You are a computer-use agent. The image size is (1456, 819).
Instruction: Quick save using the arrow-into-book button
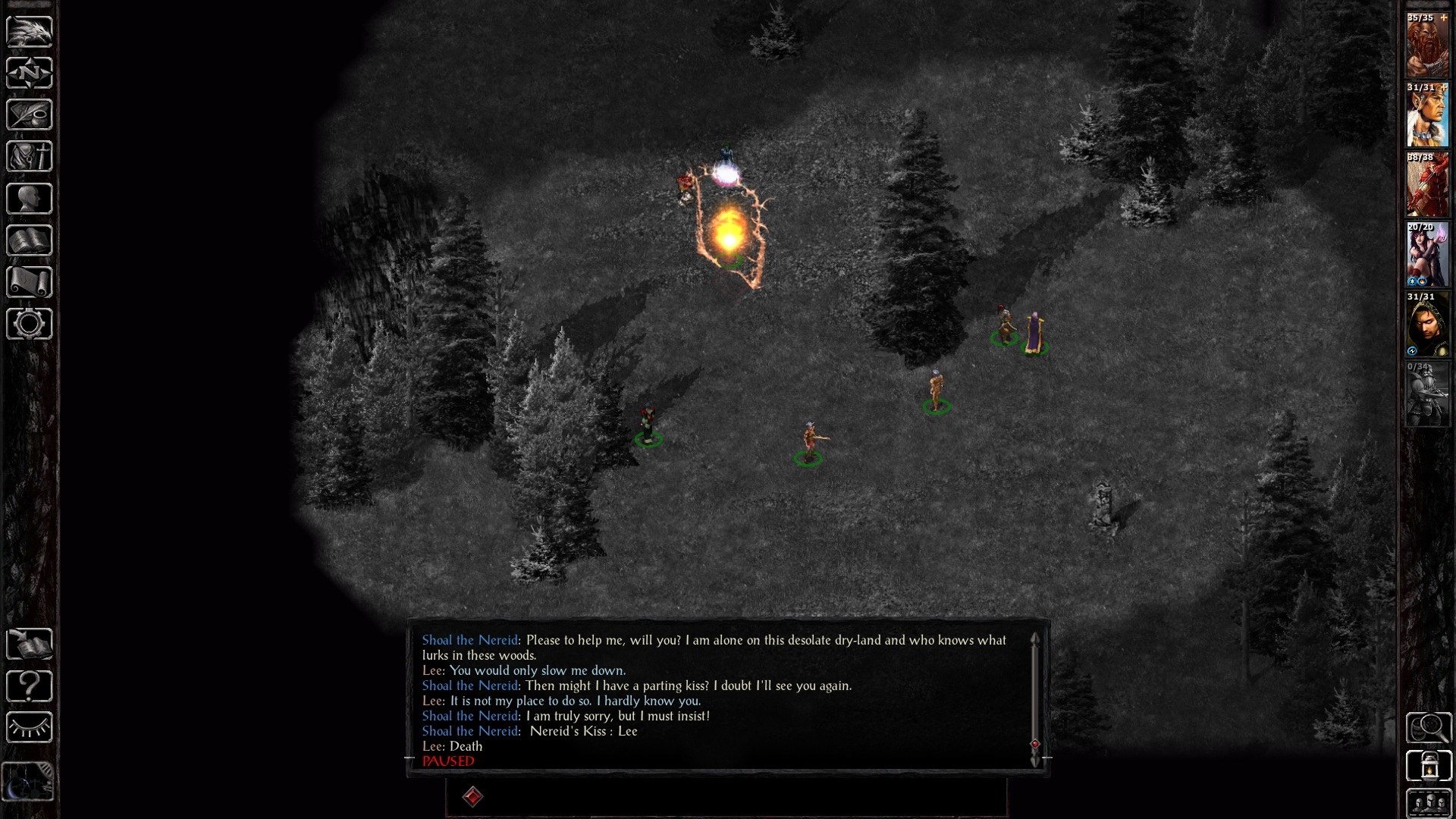29,645
